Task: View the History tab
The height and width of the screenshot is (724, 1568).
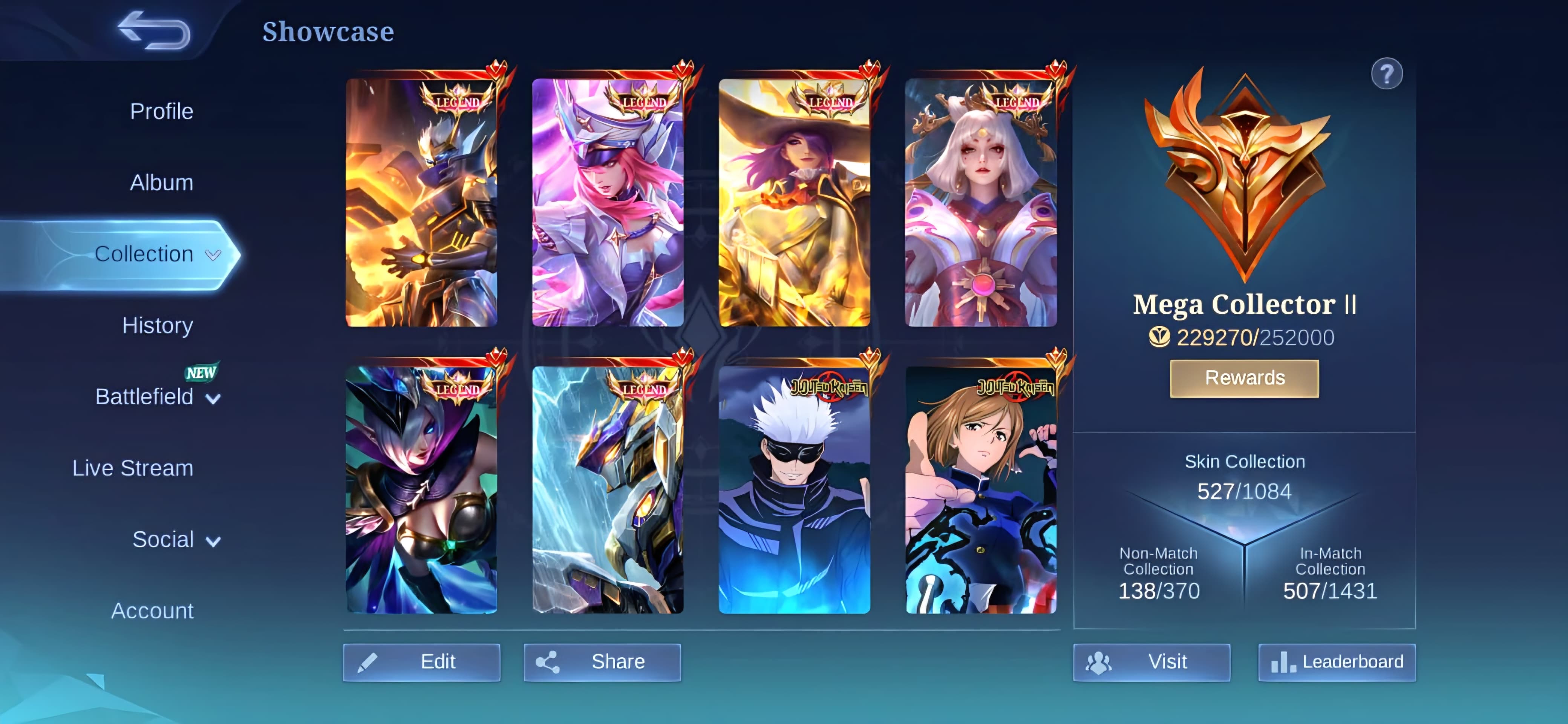Action: (157, 325)
